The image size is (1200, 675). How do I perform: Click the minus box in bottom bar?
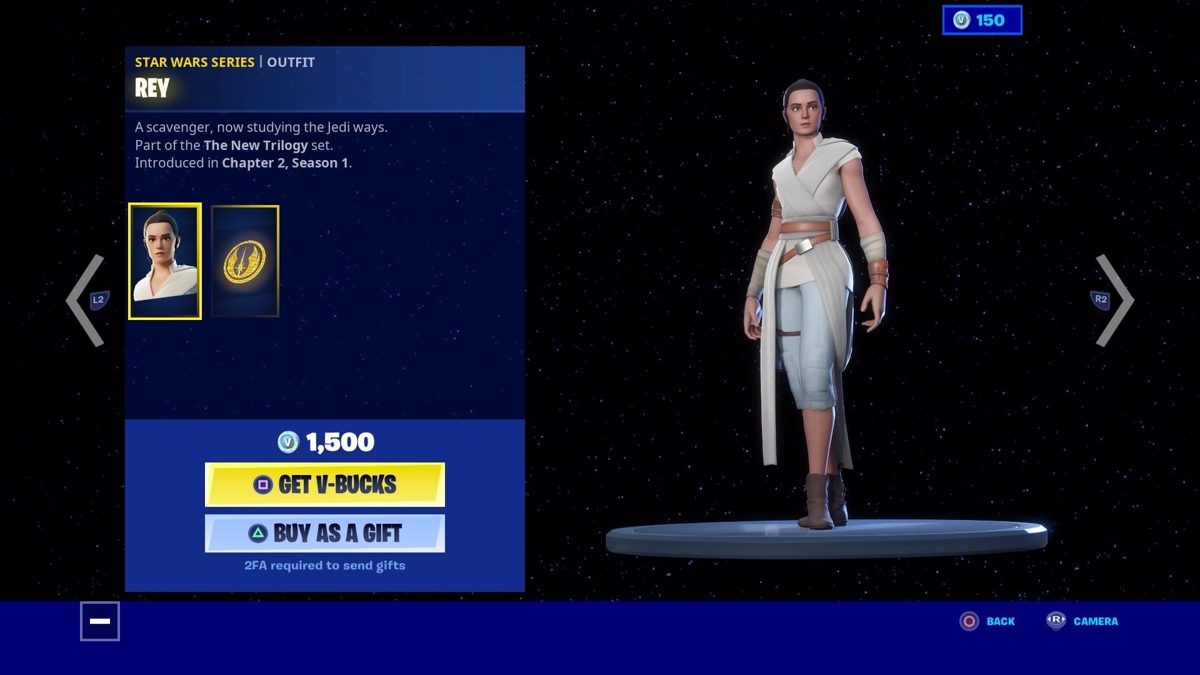pyautogui.click(x=100, y=621)
